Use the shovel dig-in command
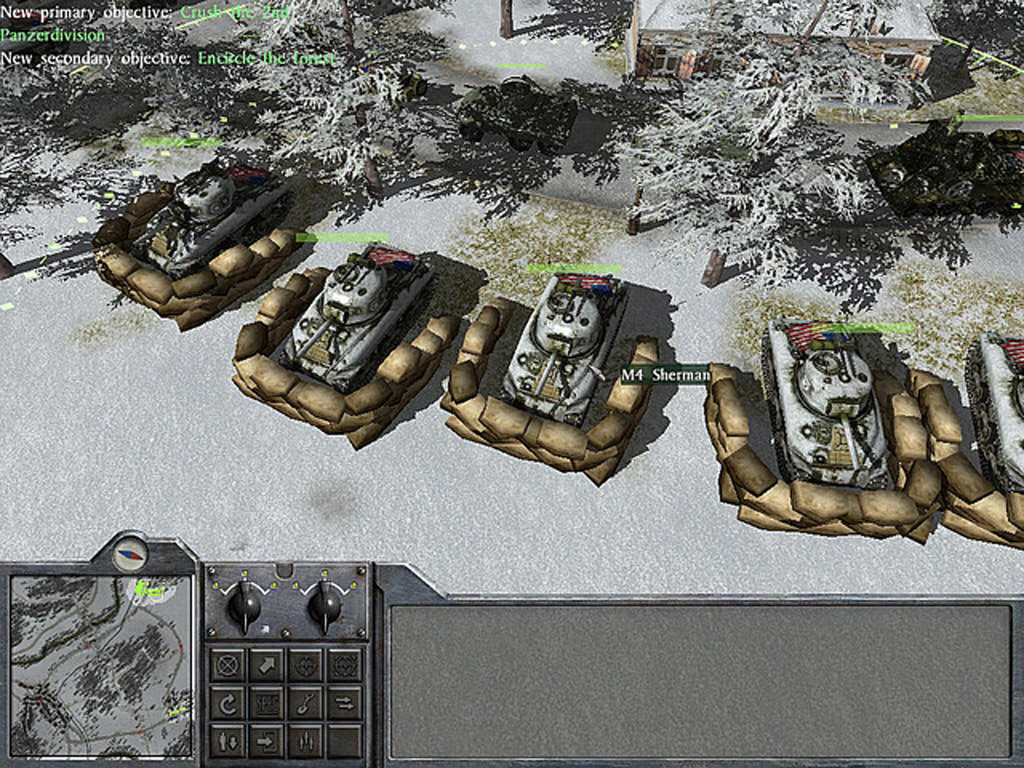1024x768 pixels. pyautogui.click(x=305, y=703)
